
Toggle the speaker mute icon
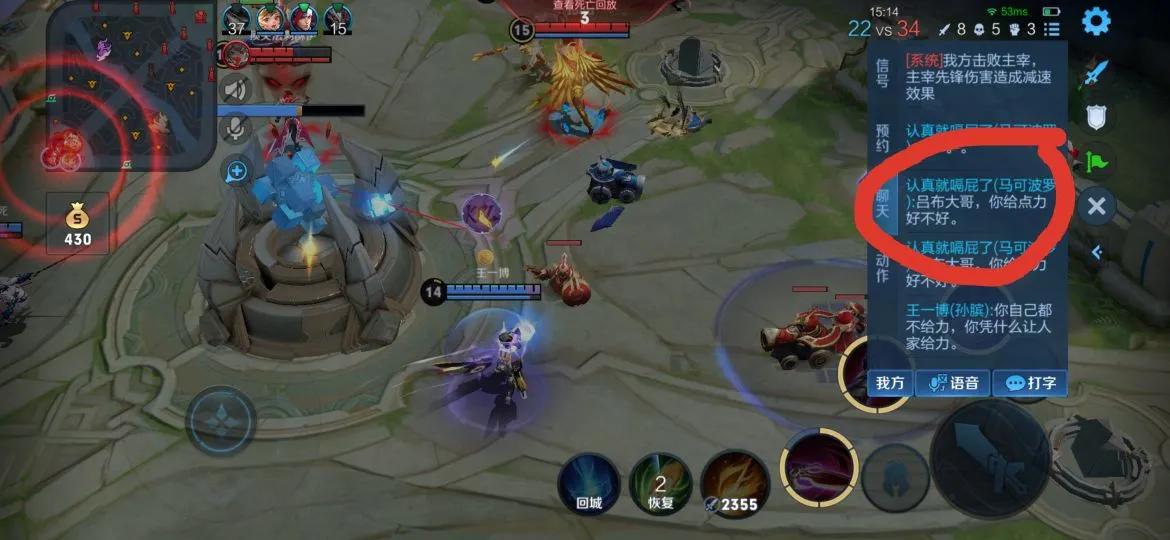pyautogui.click(x=236, y=90)
